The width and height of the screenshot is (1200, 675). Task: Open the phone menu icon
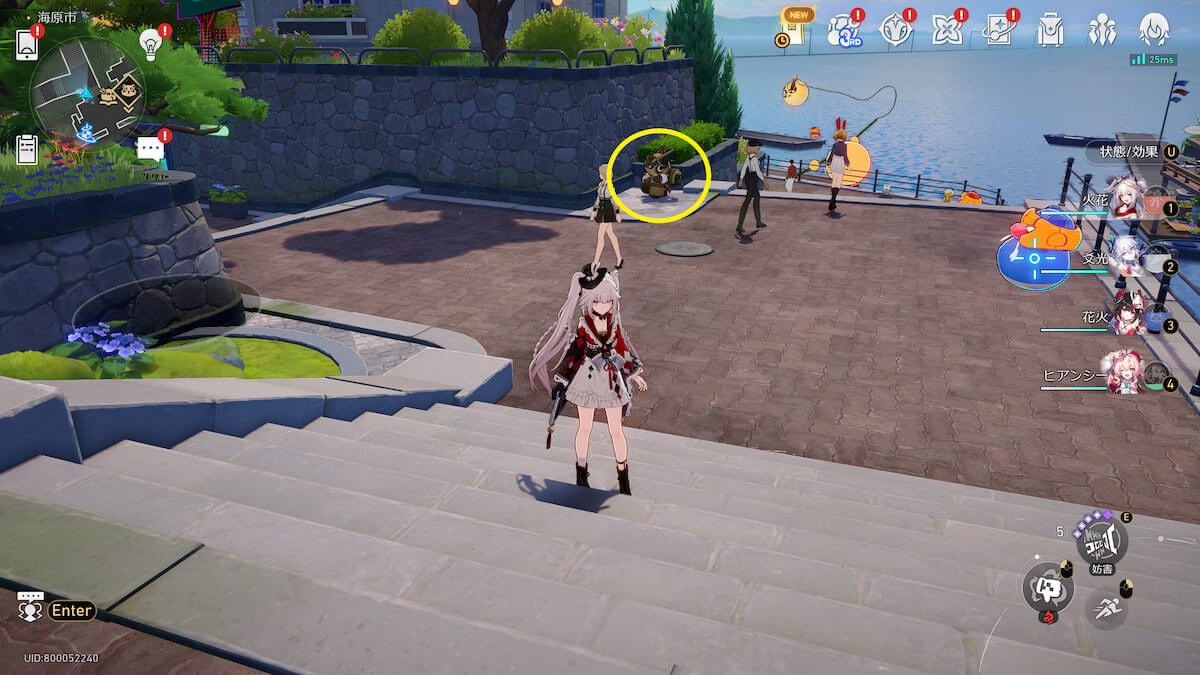27,44
